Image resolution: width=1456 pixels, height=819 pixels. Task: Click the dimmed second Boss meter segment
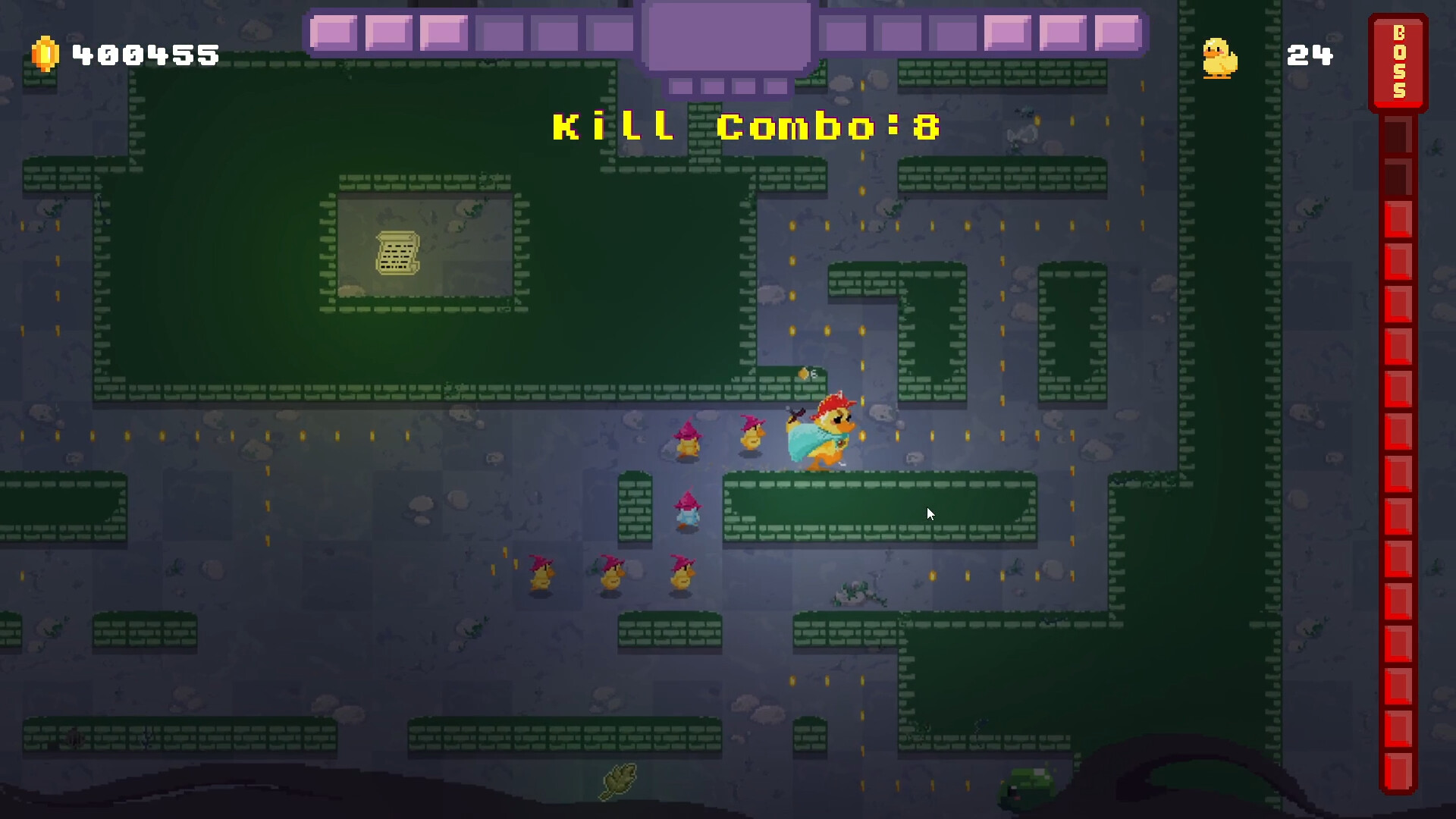1399,178
